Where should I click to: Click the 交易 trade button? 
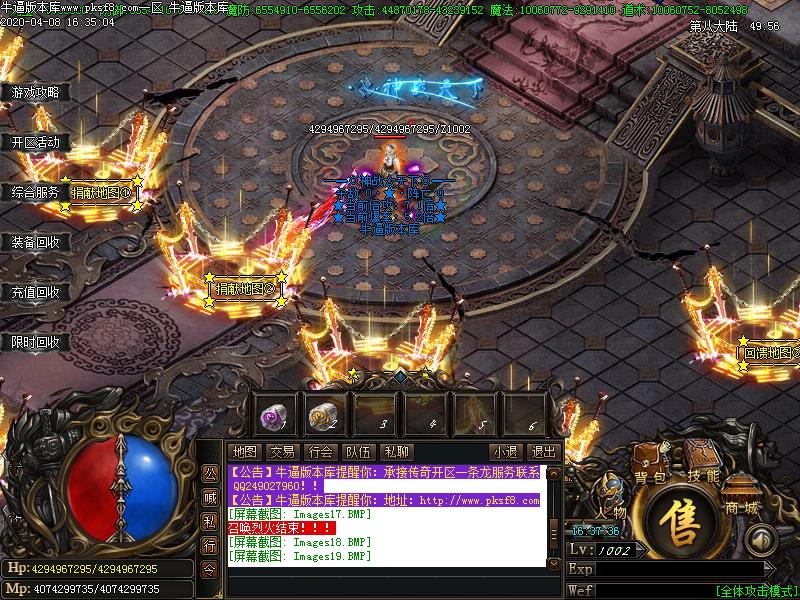[283, 452]
